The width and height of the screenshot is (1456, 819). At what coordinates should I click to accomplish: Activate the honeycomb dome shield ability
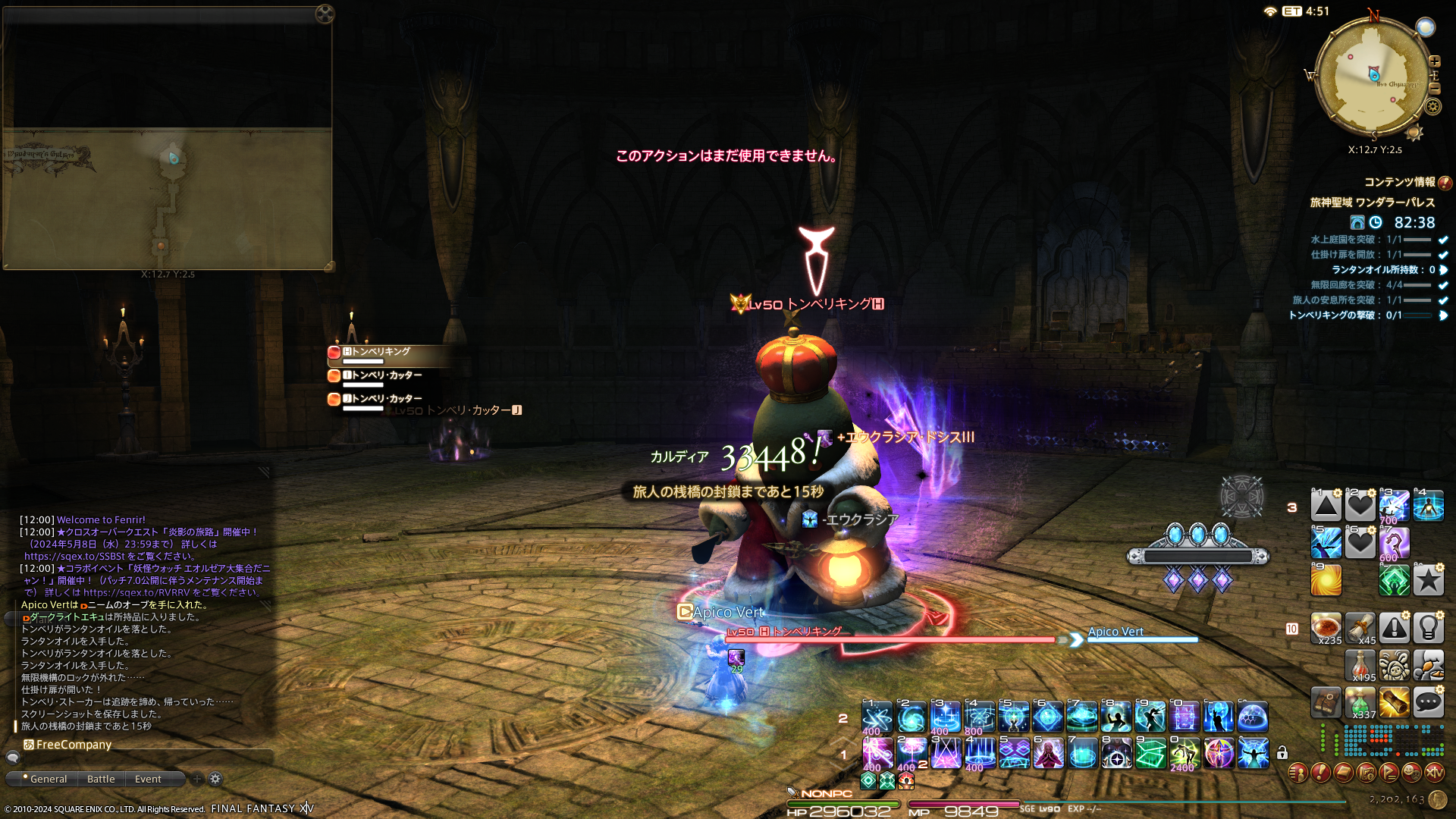(1253, 717)
